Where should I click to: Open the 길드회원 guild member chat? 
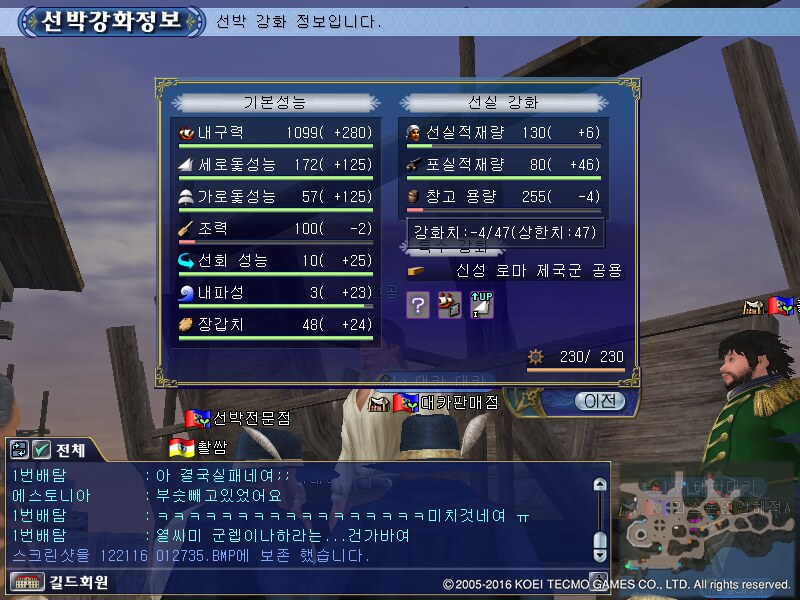(60, 582)
